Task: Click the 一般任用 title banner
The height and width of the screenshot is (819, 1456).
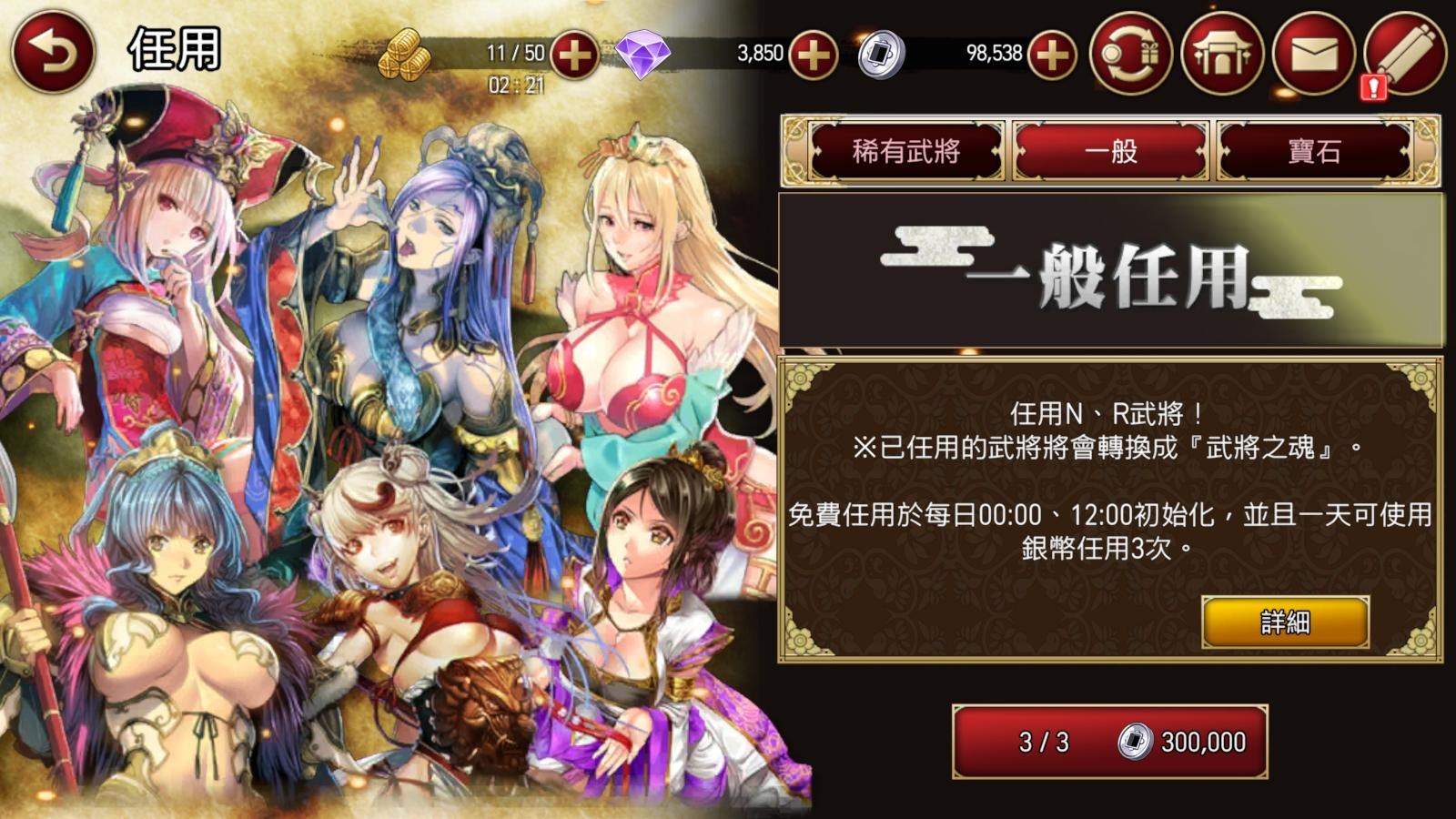Action: pos(1115,271)
